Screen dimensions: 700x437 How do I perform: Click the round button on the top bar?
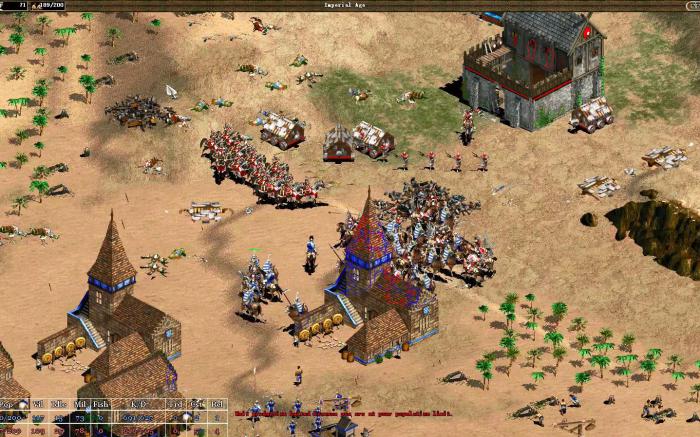pyautogui.click(x=692, y=5)
